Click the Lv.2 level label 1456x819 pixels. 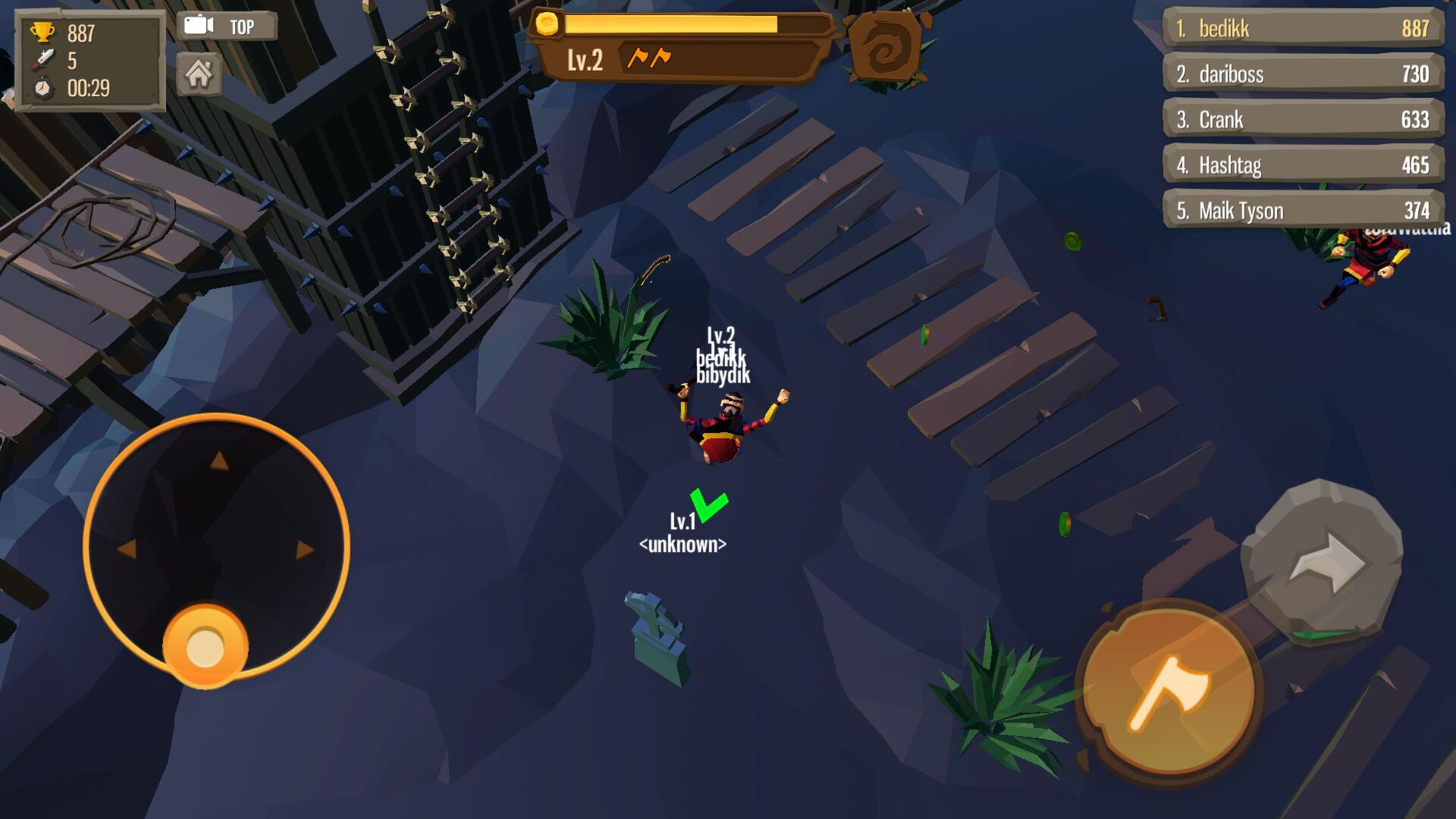584,59
